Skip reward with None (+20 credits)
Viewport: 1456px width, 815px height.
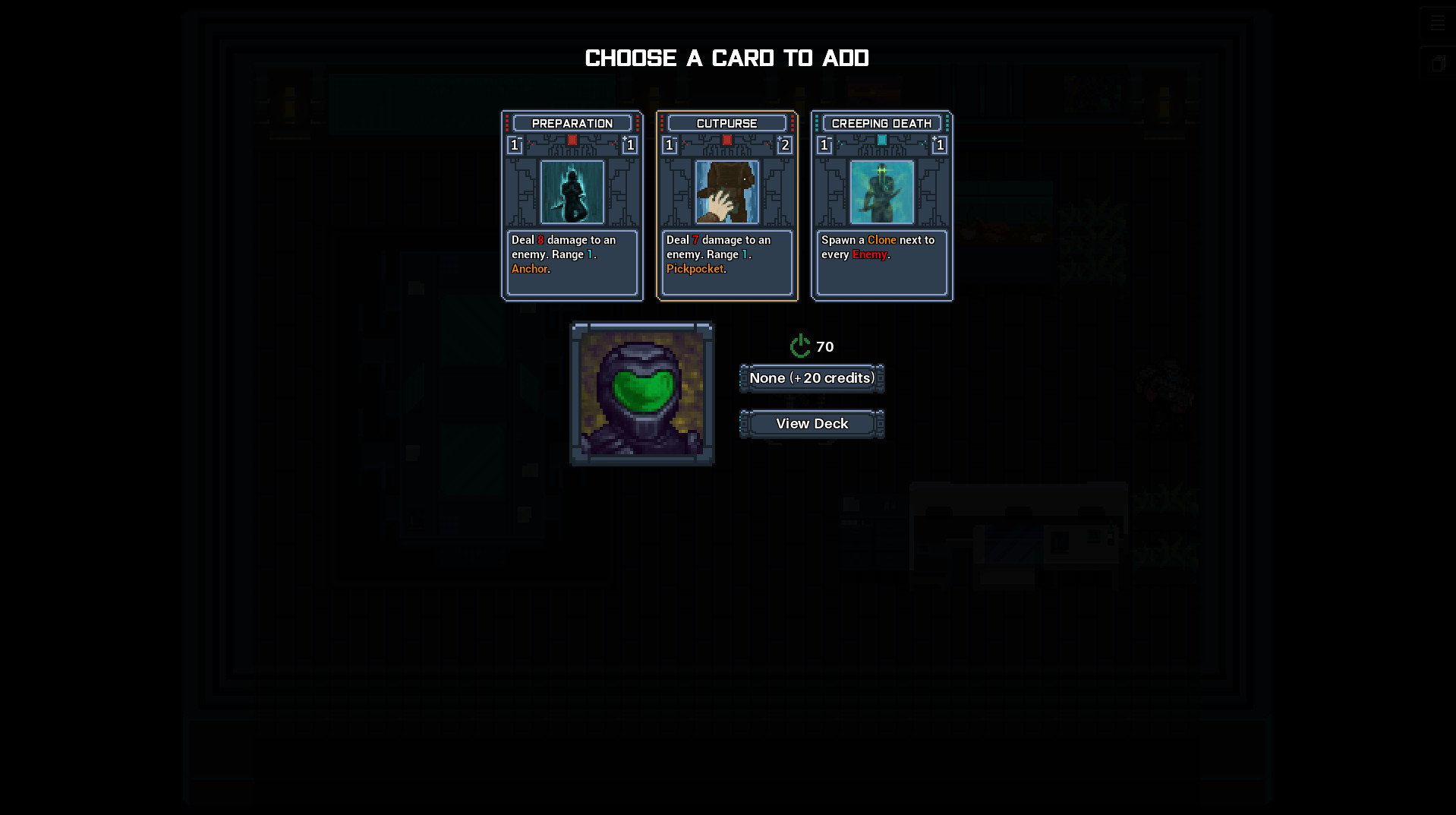pyautogui.click(x=812, y=377)
